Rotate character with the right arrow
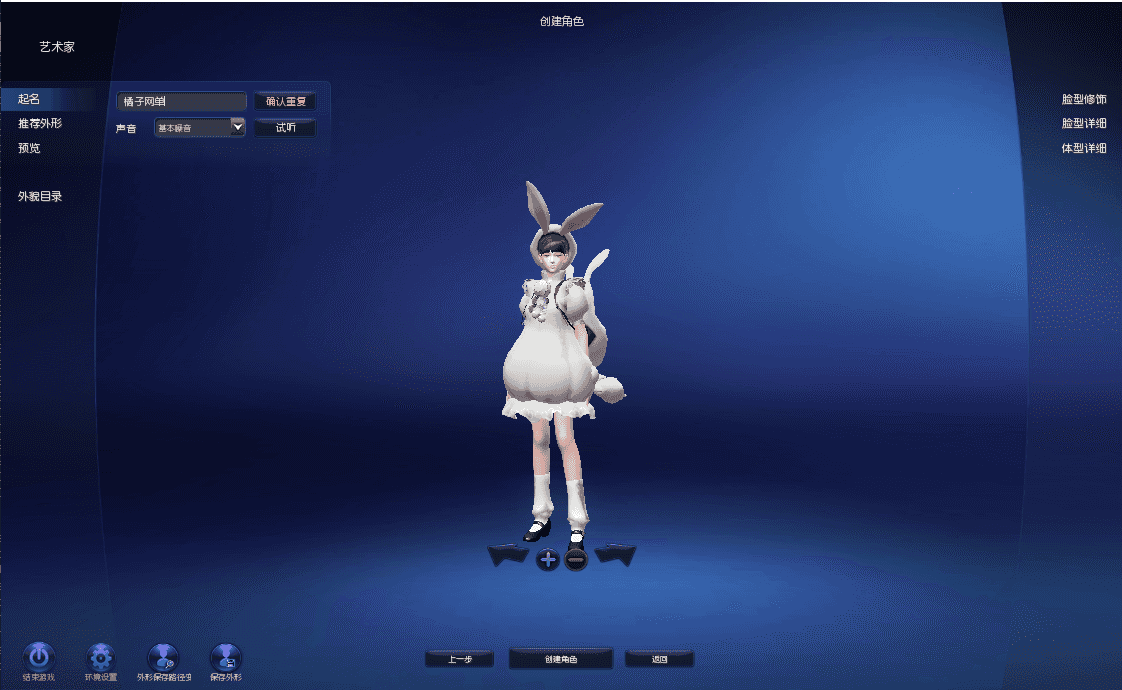The width and height of the screenshot is (1122, 690). tap(615, 556)
